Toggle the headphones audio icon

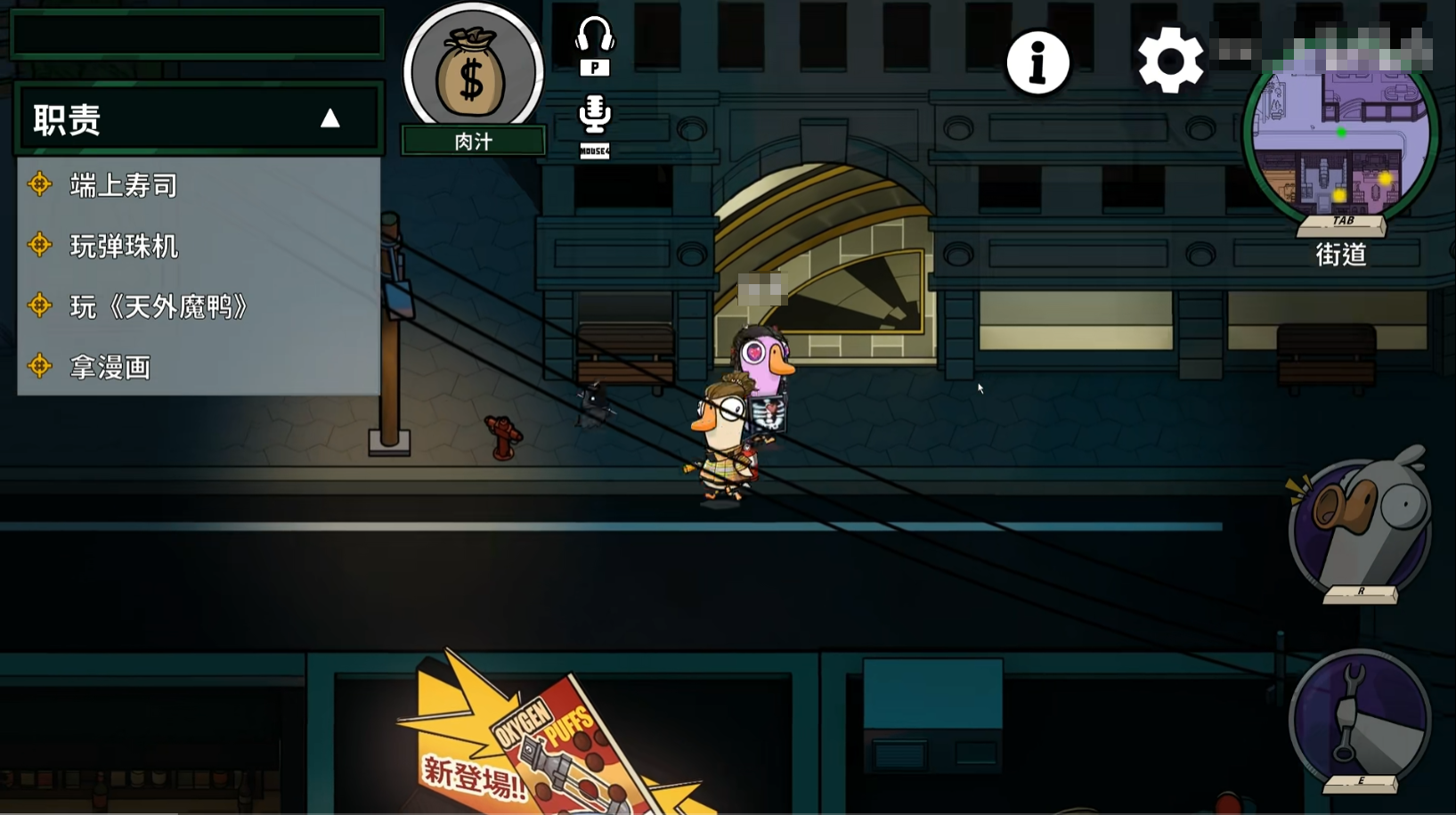tap(594, 37)
